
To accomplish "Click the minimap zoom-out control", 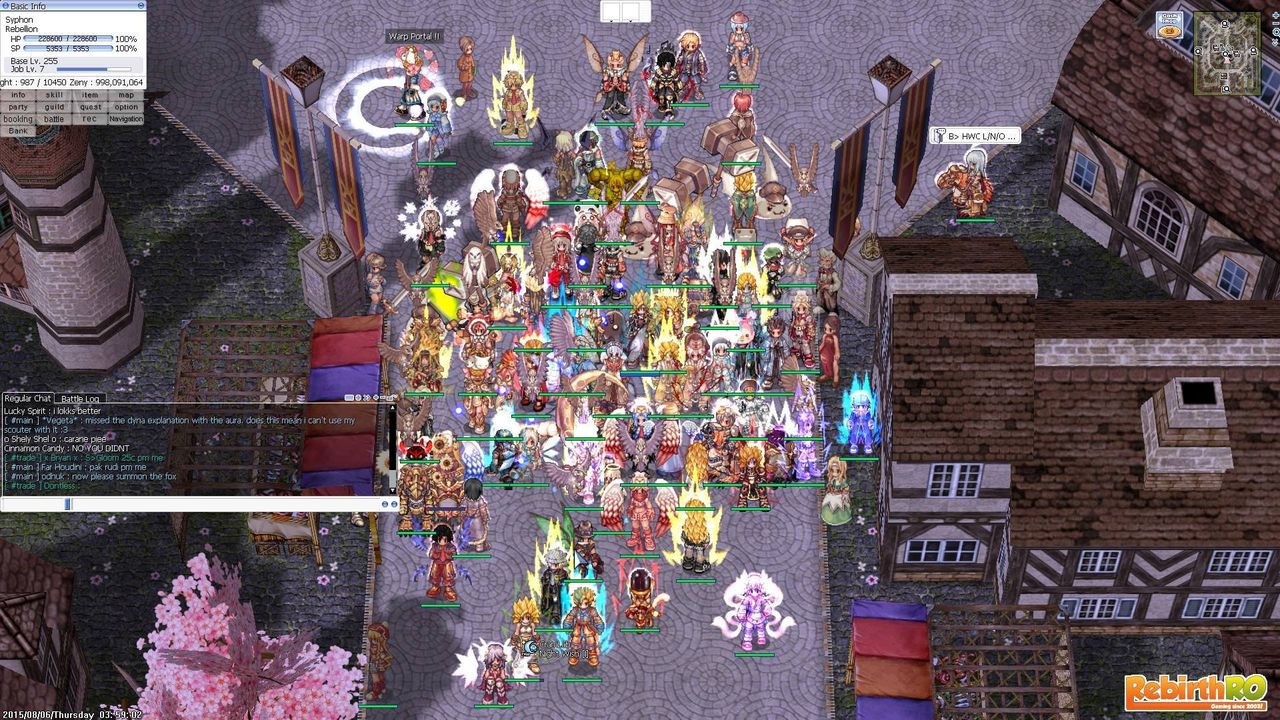I will click(1275, 22).
